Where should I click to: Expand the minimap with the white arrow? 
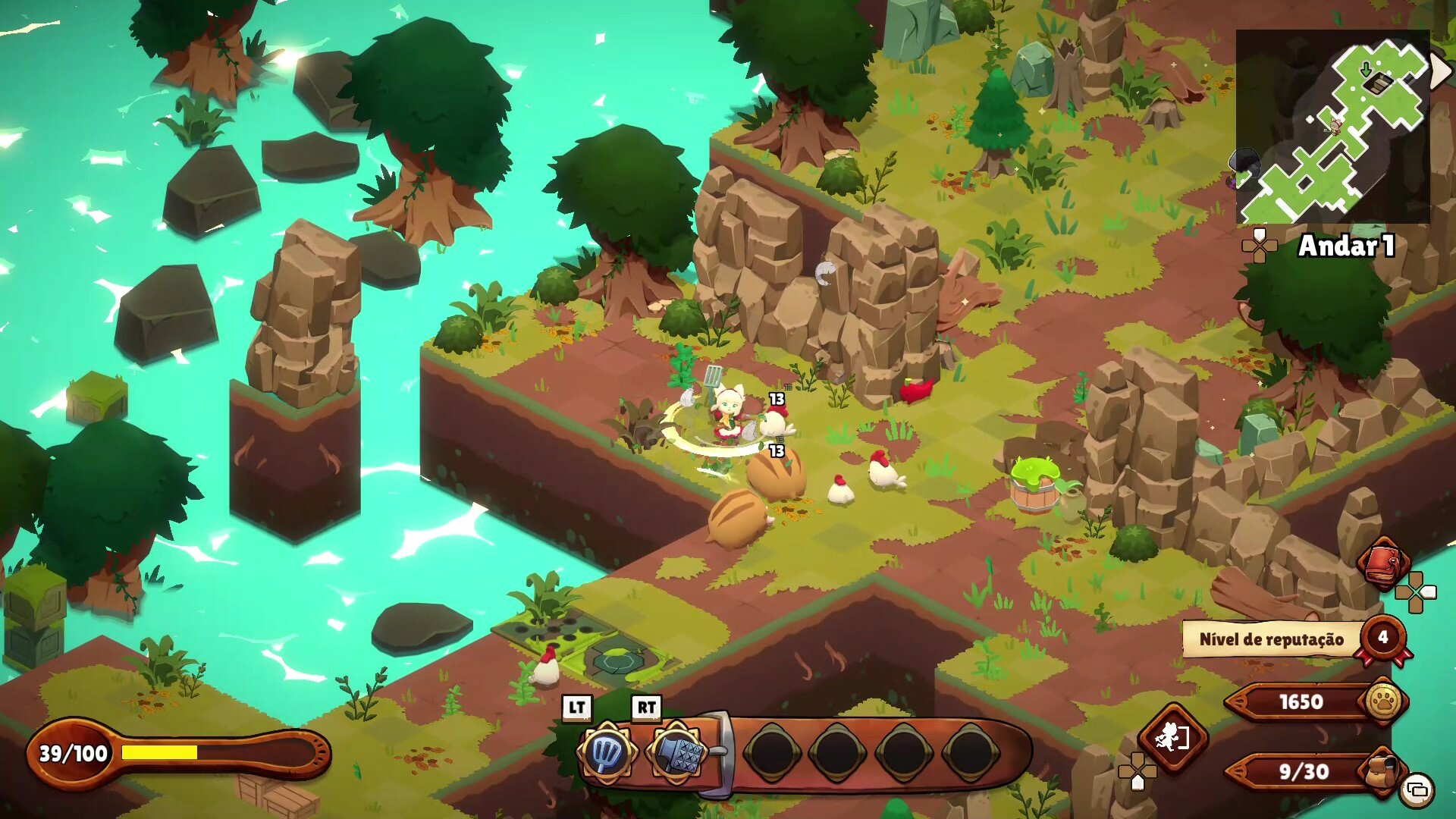click(x=1440, y=72)
